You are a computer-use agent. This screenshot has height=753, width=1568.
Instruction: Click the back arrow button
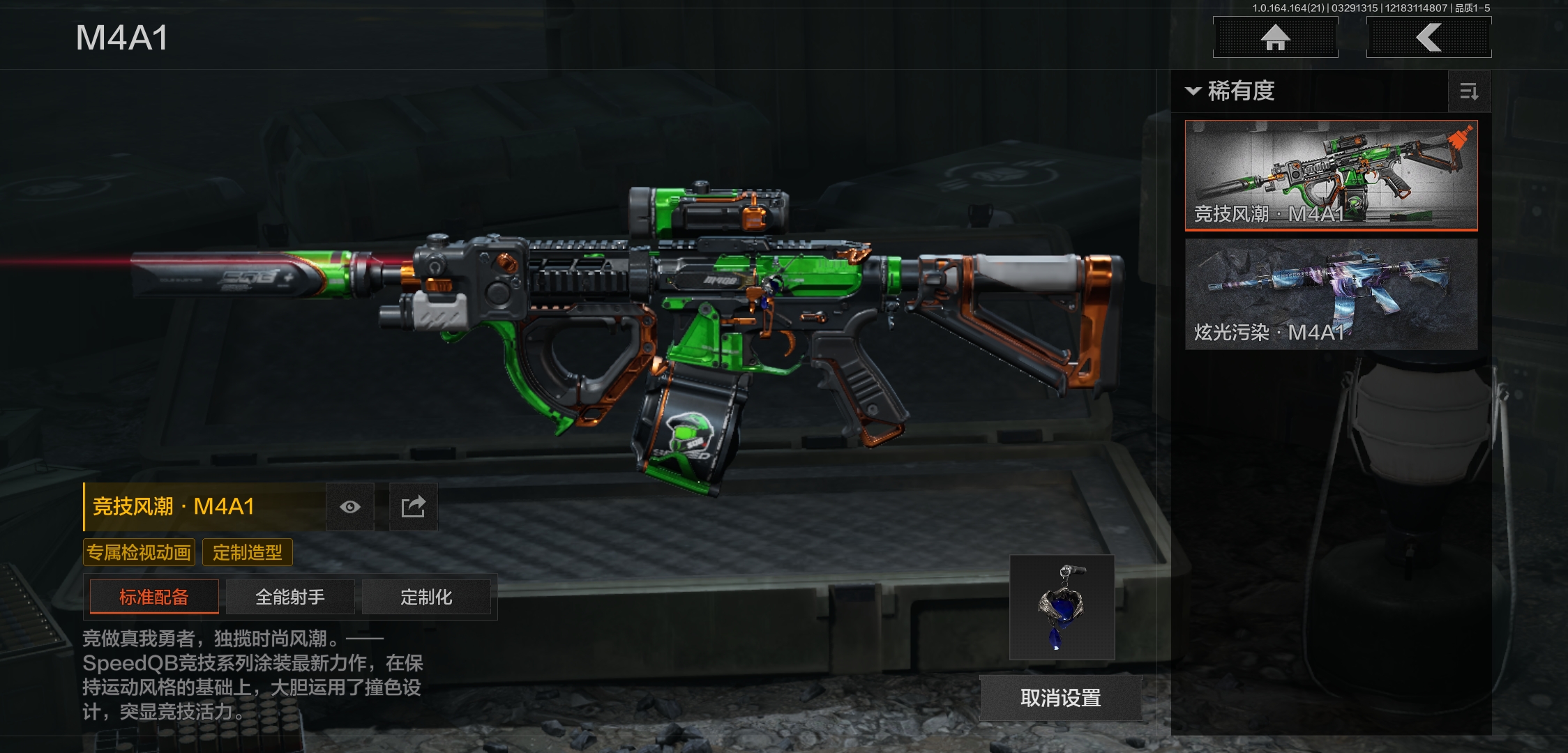(x=1428, y=38)
